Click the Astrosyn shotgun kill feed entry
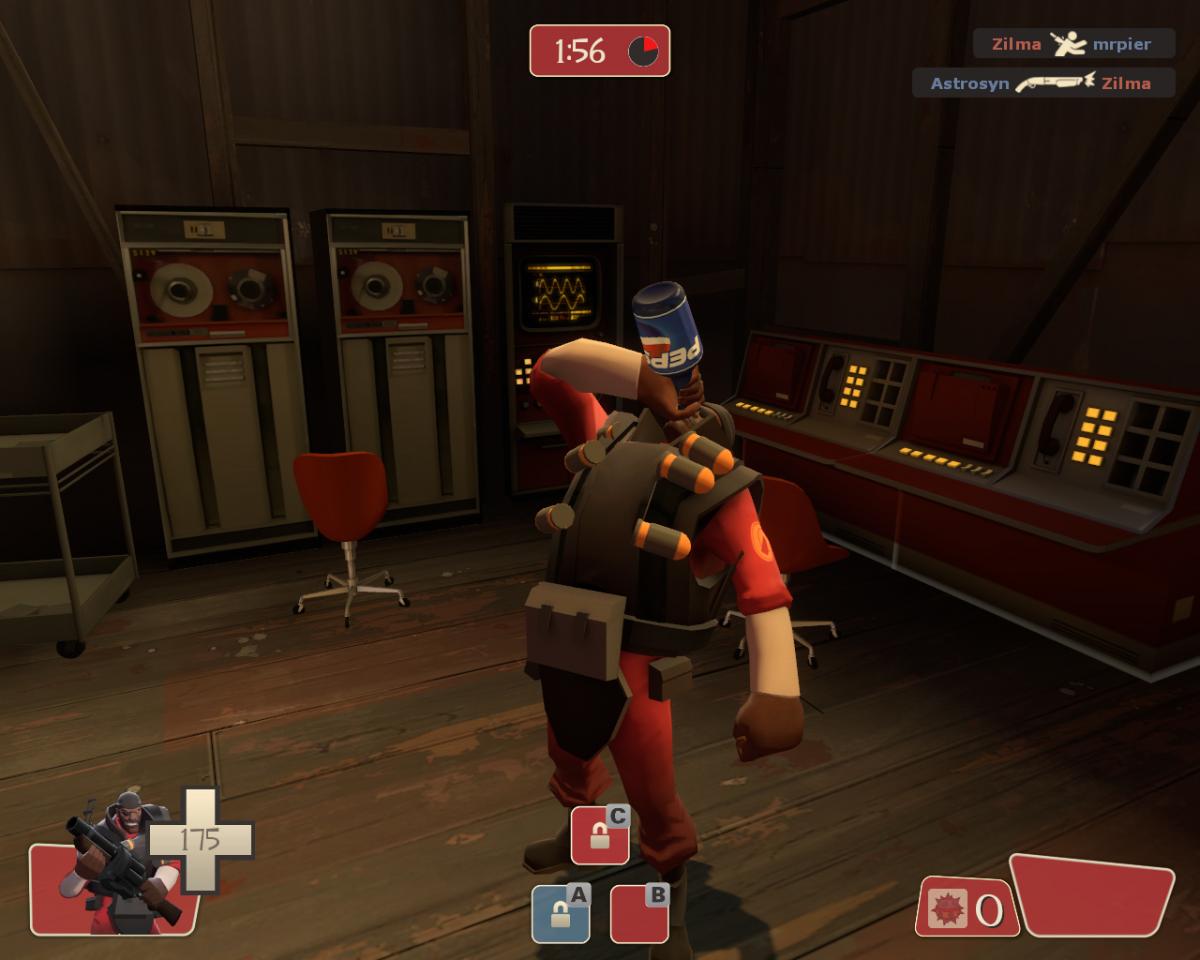Viewport: 1200px width, 960px height. 1042,83
